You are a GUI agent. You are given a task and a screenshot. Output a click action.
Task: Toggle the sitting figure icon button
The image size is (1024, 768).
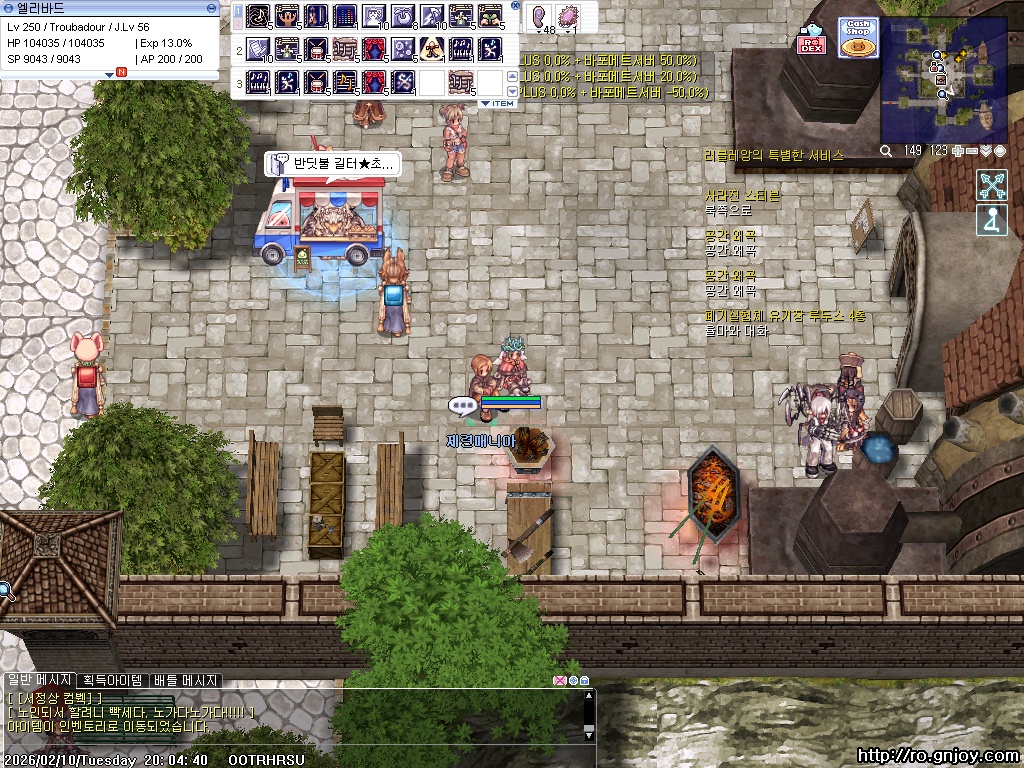992,220
